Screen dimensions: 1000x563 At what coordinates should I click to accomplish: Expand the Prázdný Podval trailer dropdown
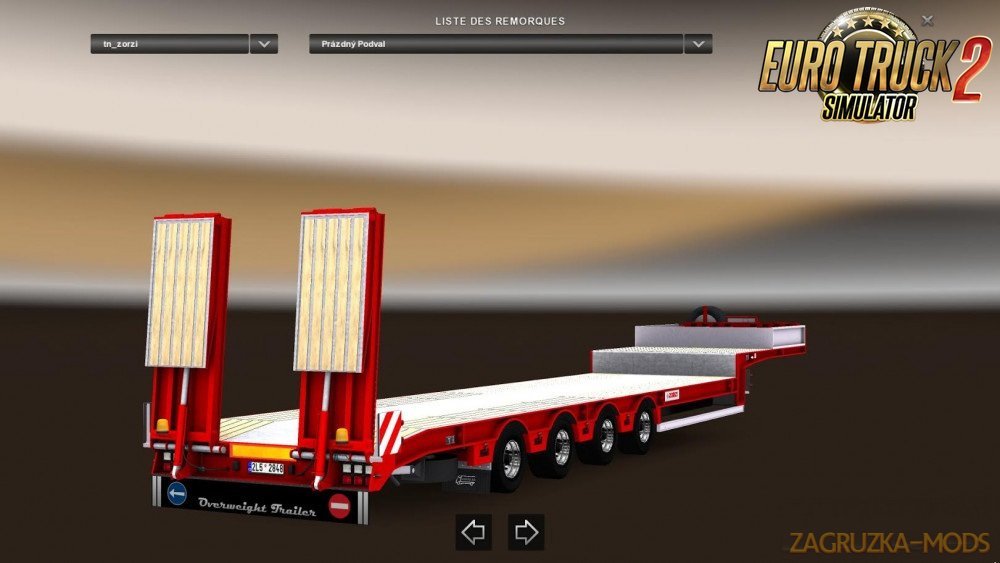pyautogui.click(x=698, y=44)
